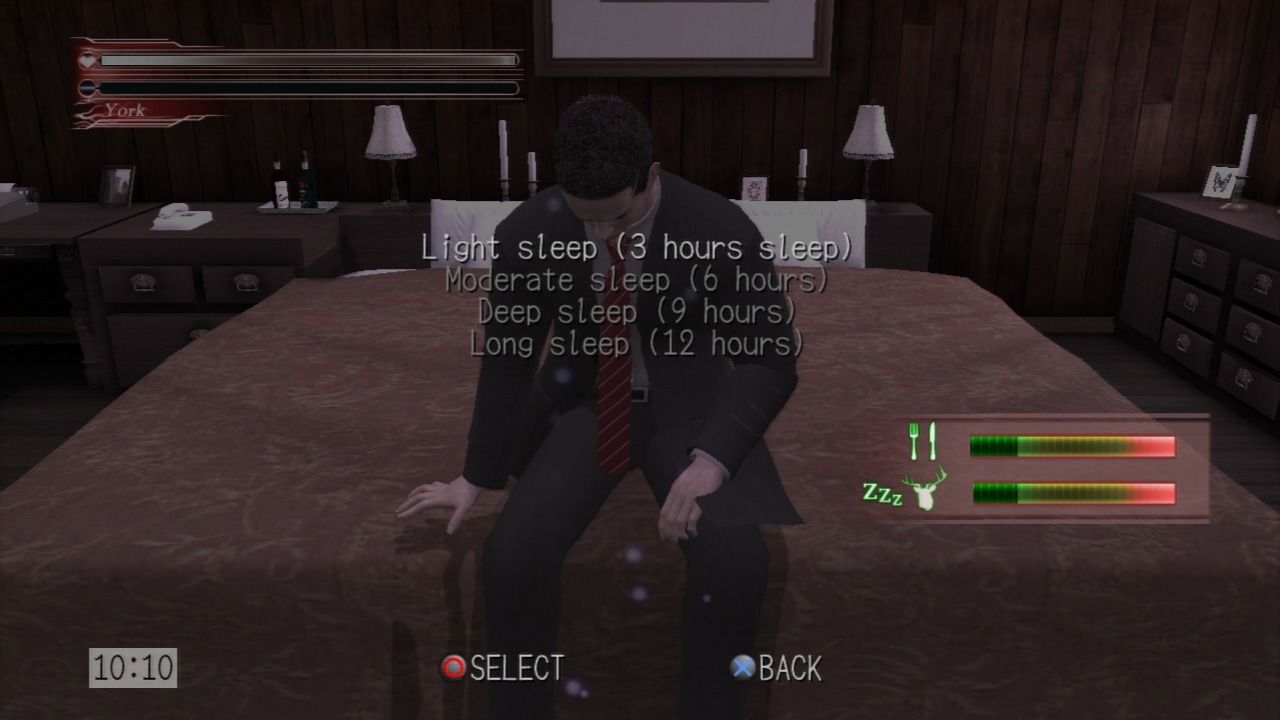Image resolution: width=1280 pixels, height=720 pixels.
Task: Choose Long sleep (12 hours)
Action: (637, 345)
